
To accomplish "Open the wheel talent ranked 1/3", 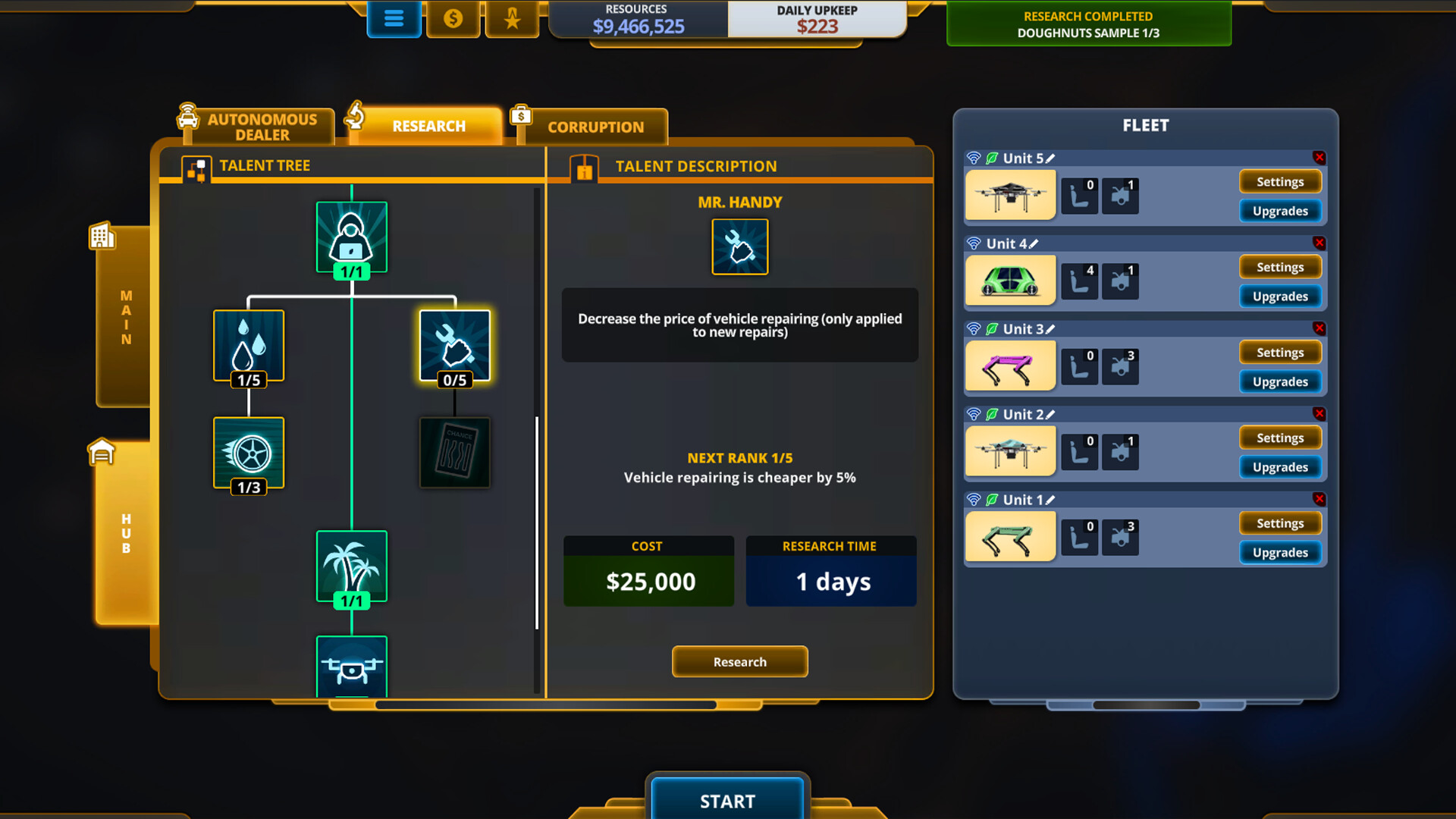I will point(248,453).
